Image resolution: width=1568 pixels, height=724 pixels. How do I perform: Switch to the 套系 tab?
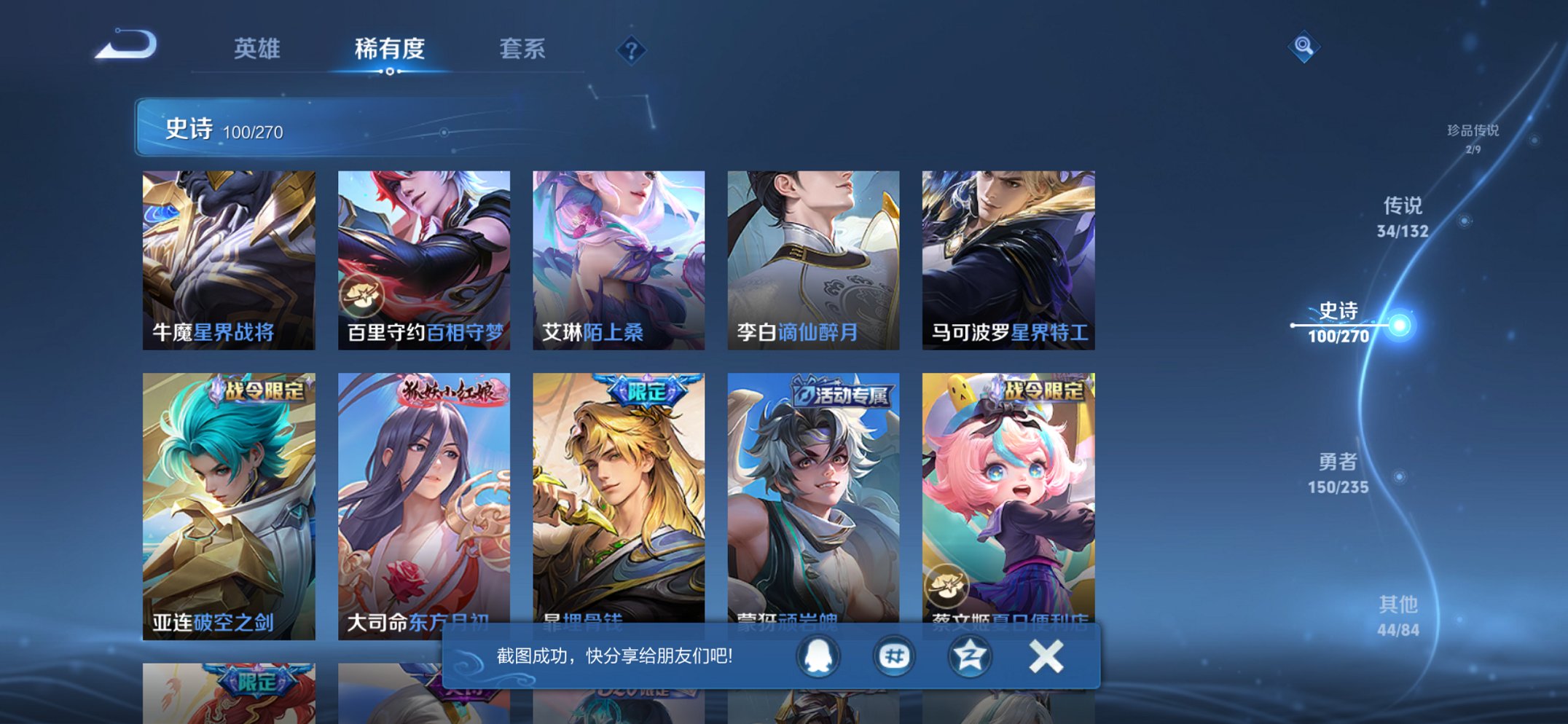[x=523, y=50]
